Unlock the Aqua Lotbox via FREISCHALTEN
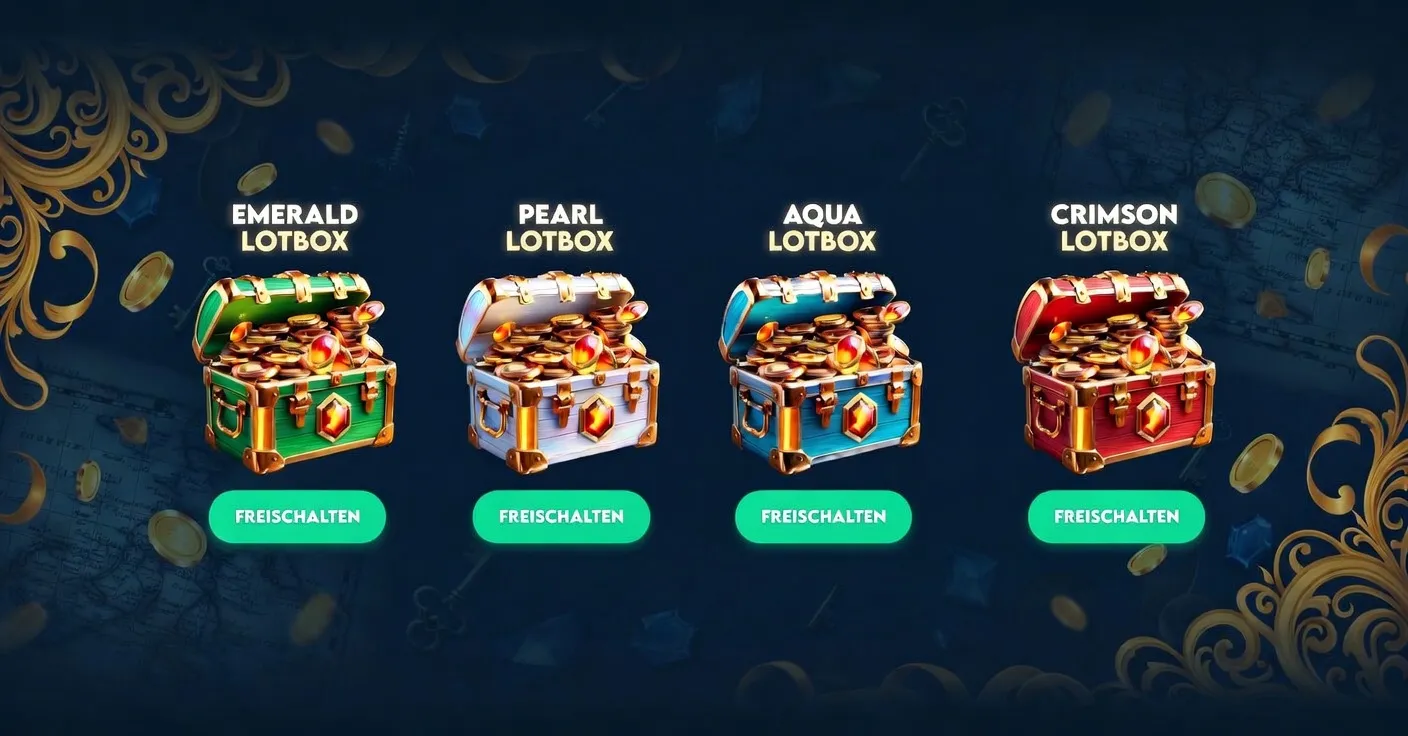Screen dimensions: 1408x736 click(x=823, y=517)
